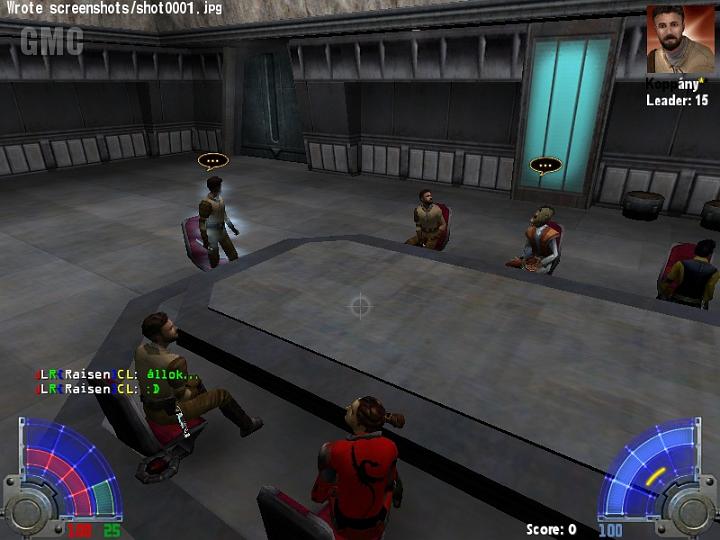
Task: Click the leader Koppány portrait
Action: (x=680, y=39)
